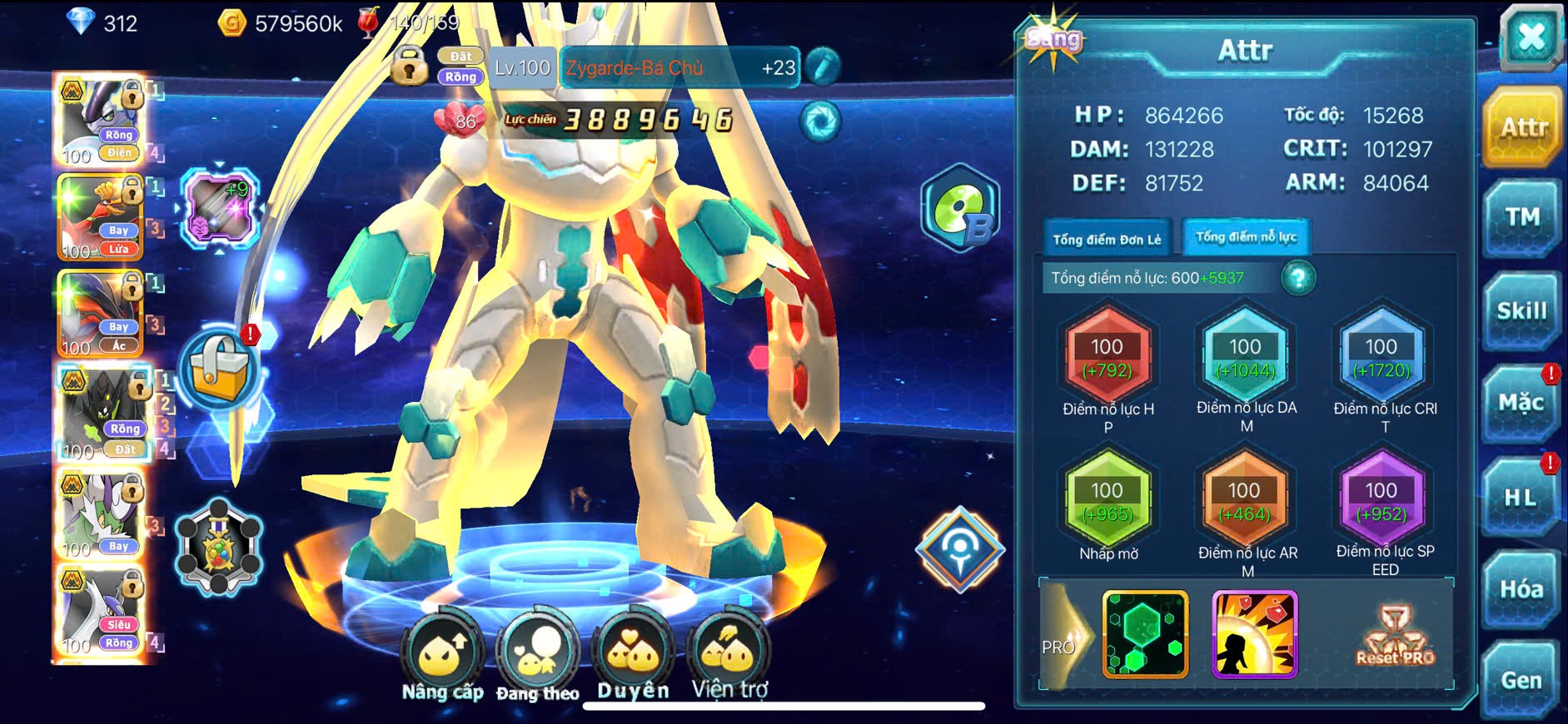Switch to the Hóa side tab
Screen dimensions: 1568x724
(x=1522, y=589)
